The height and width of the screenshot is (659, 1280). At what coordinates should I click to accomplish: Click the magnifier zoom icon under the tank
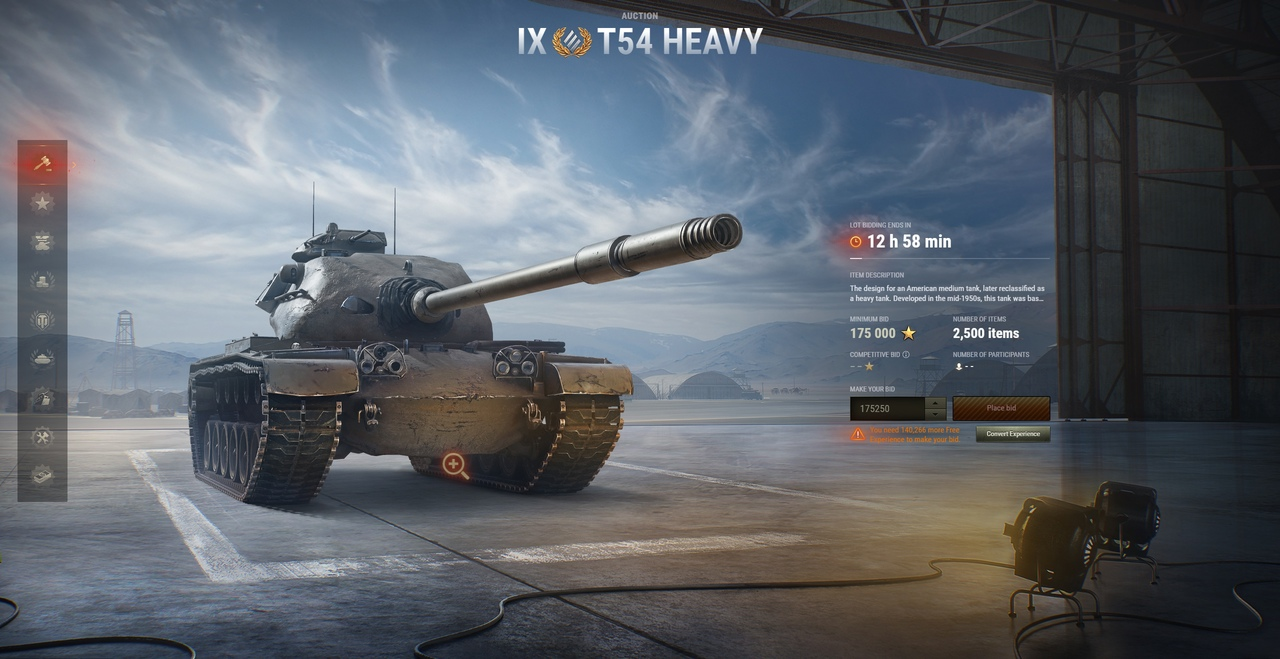point(455,465)
